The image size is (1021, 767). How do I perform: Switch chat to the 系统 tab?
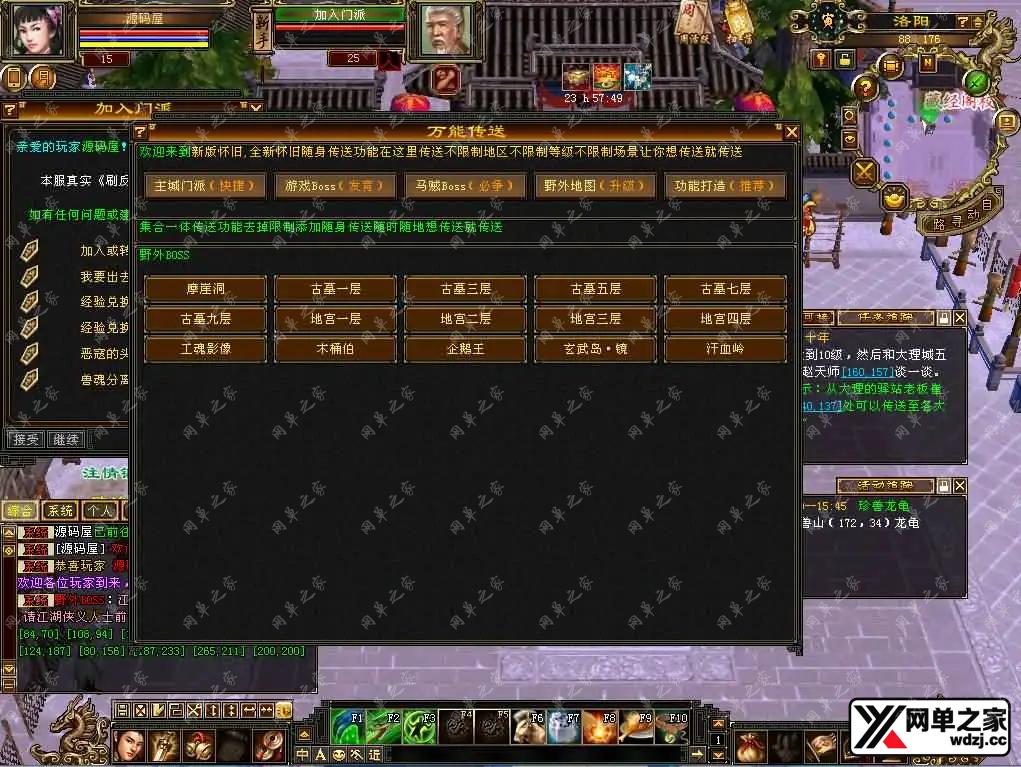point(62,510)
